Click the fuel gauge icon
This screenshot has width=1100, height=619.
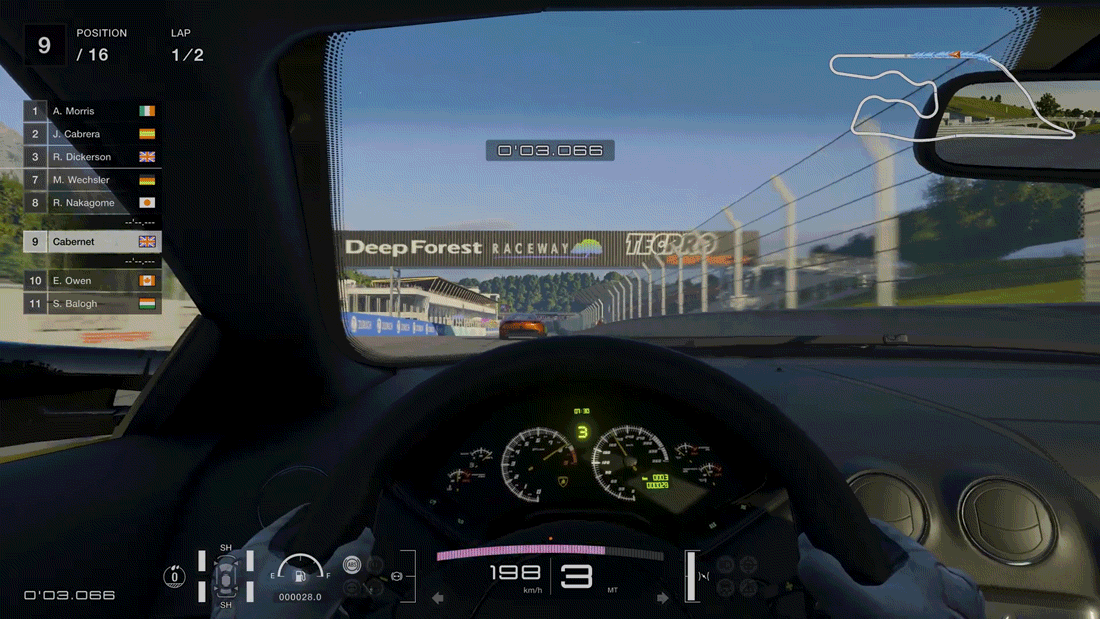(300, 576)
